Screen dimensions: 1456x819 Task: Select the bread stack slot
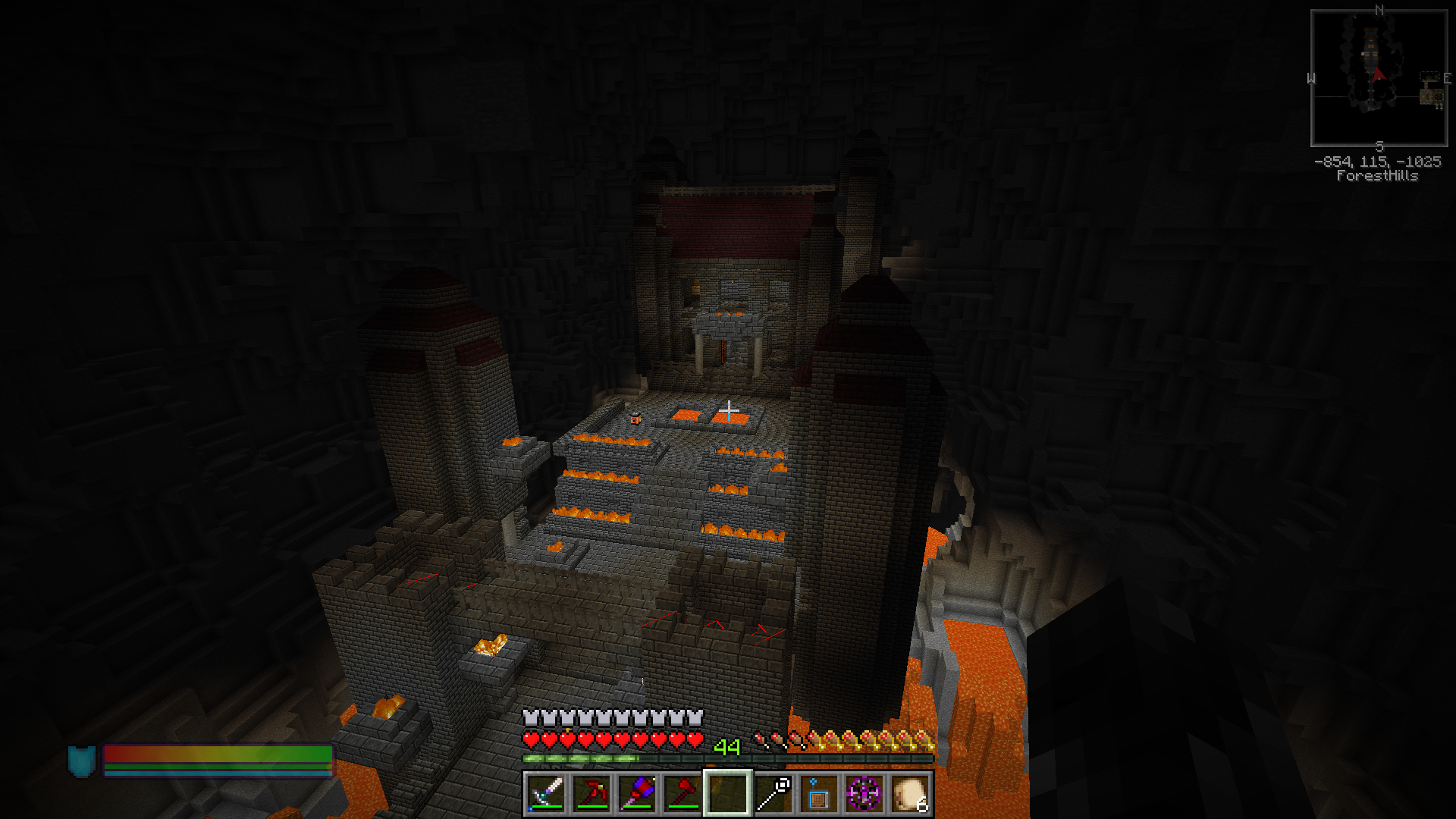(910, 794)
